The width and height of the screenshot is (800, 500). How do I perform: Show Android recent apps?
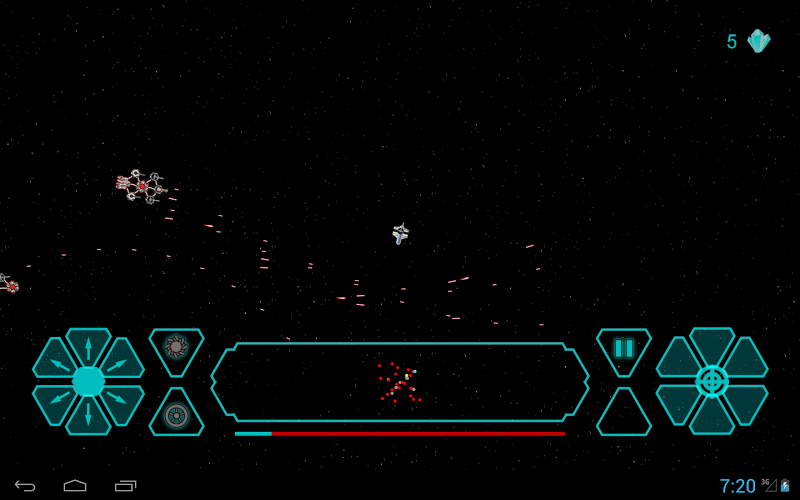pyautogui.click(x=125, y=486)
